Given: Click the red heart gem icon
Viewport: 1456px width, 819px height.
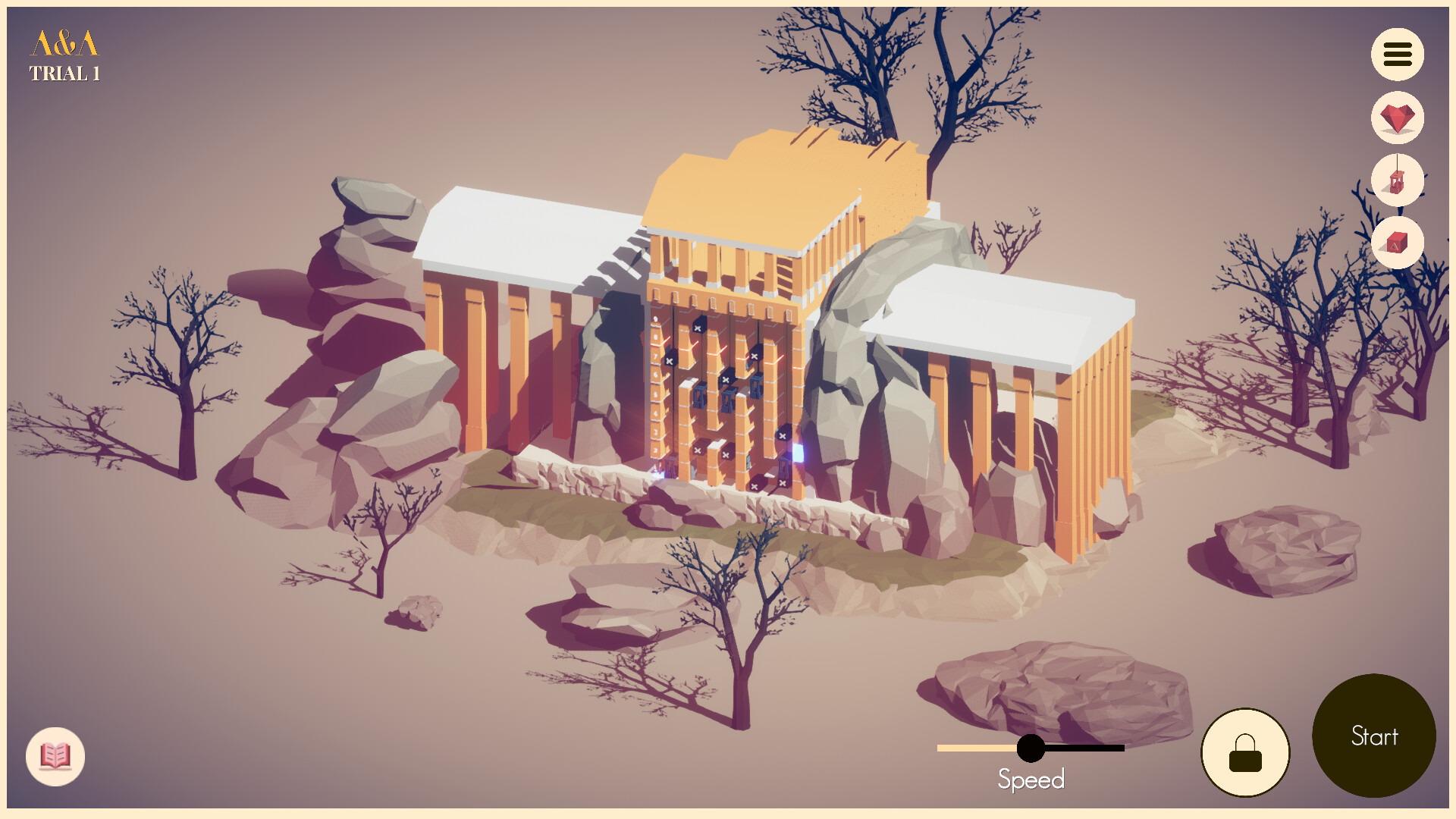Looking at the screenshot, I should tap(1398, 118).
